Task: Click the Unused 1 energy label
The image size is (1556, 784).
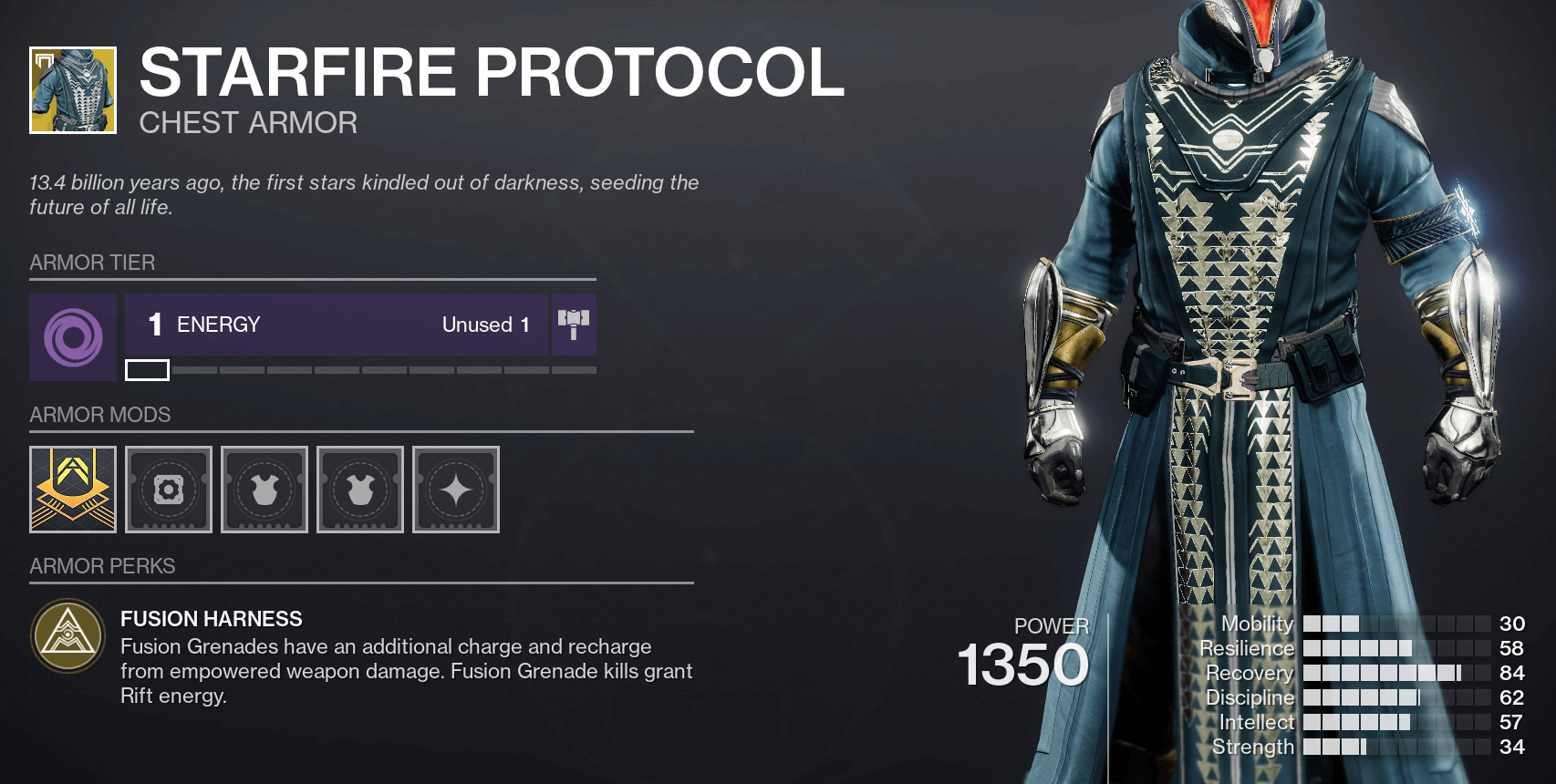Action: pos(485,325)
